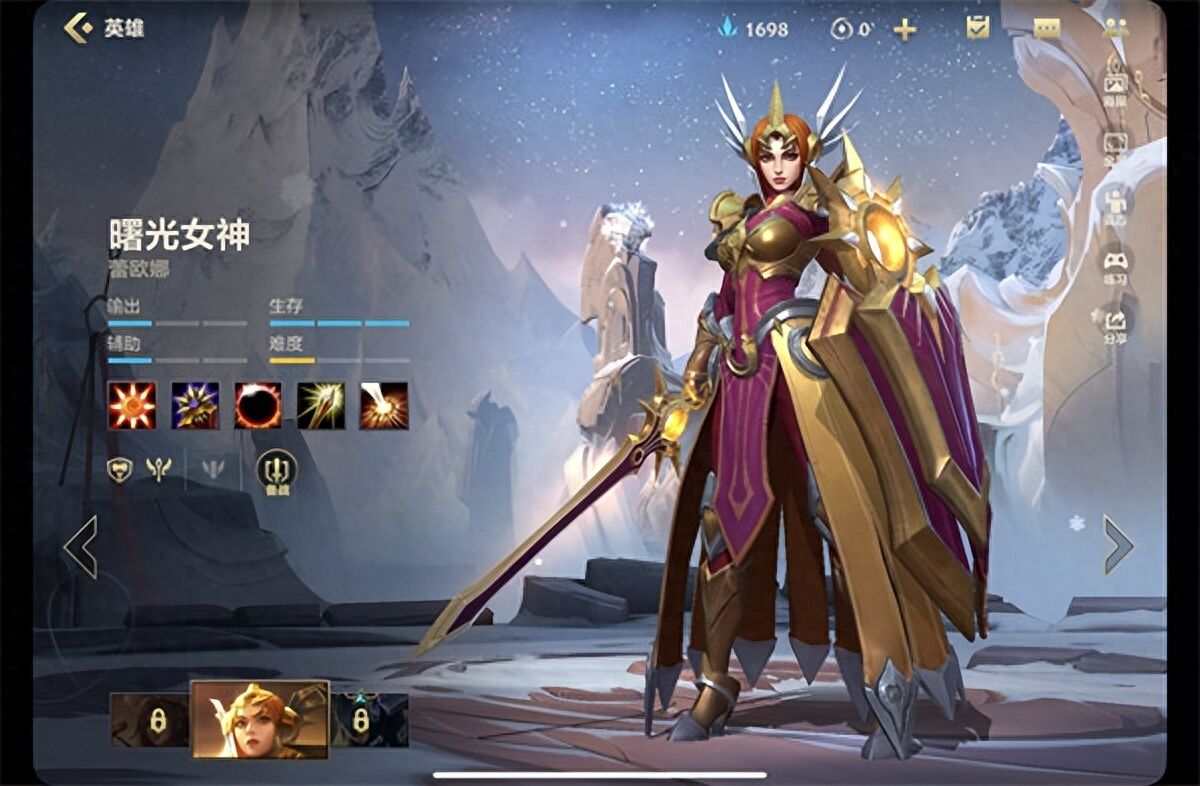Select the solar flare ultimate ability icon
Screen dimensions: 1200x786
[x=384, y=405]
